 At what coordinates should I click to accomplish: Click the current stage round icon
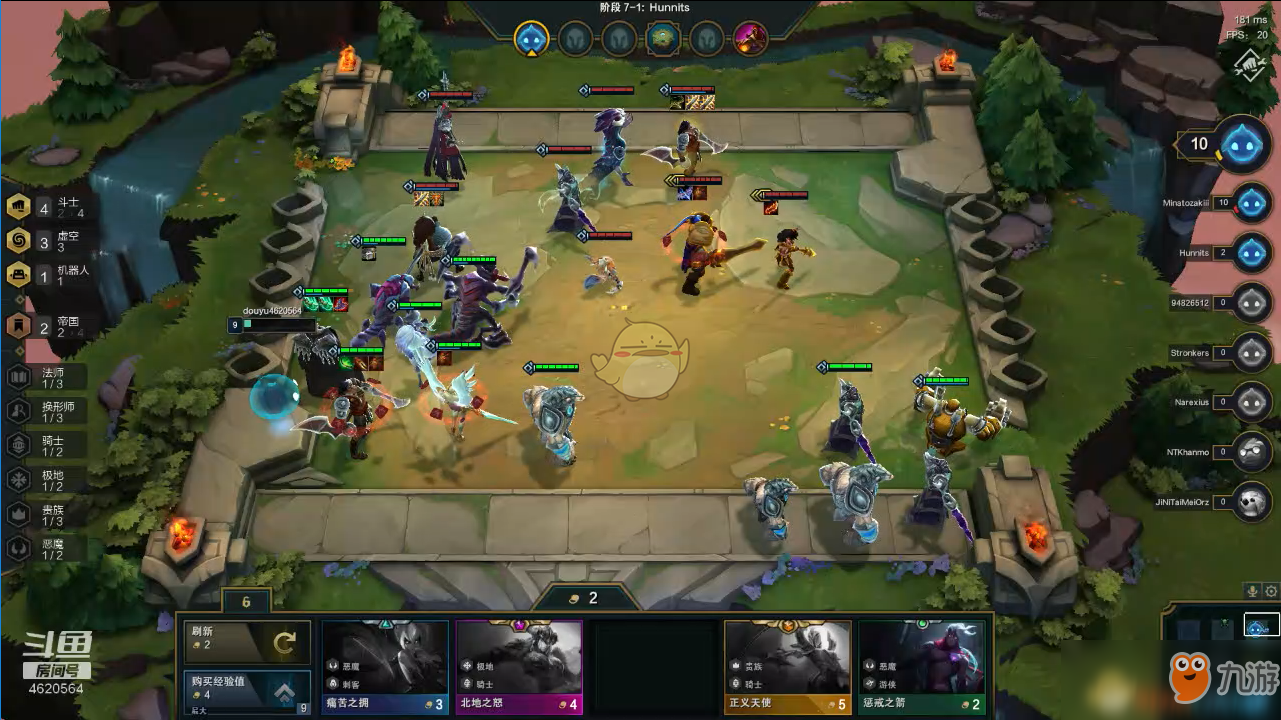531,39
